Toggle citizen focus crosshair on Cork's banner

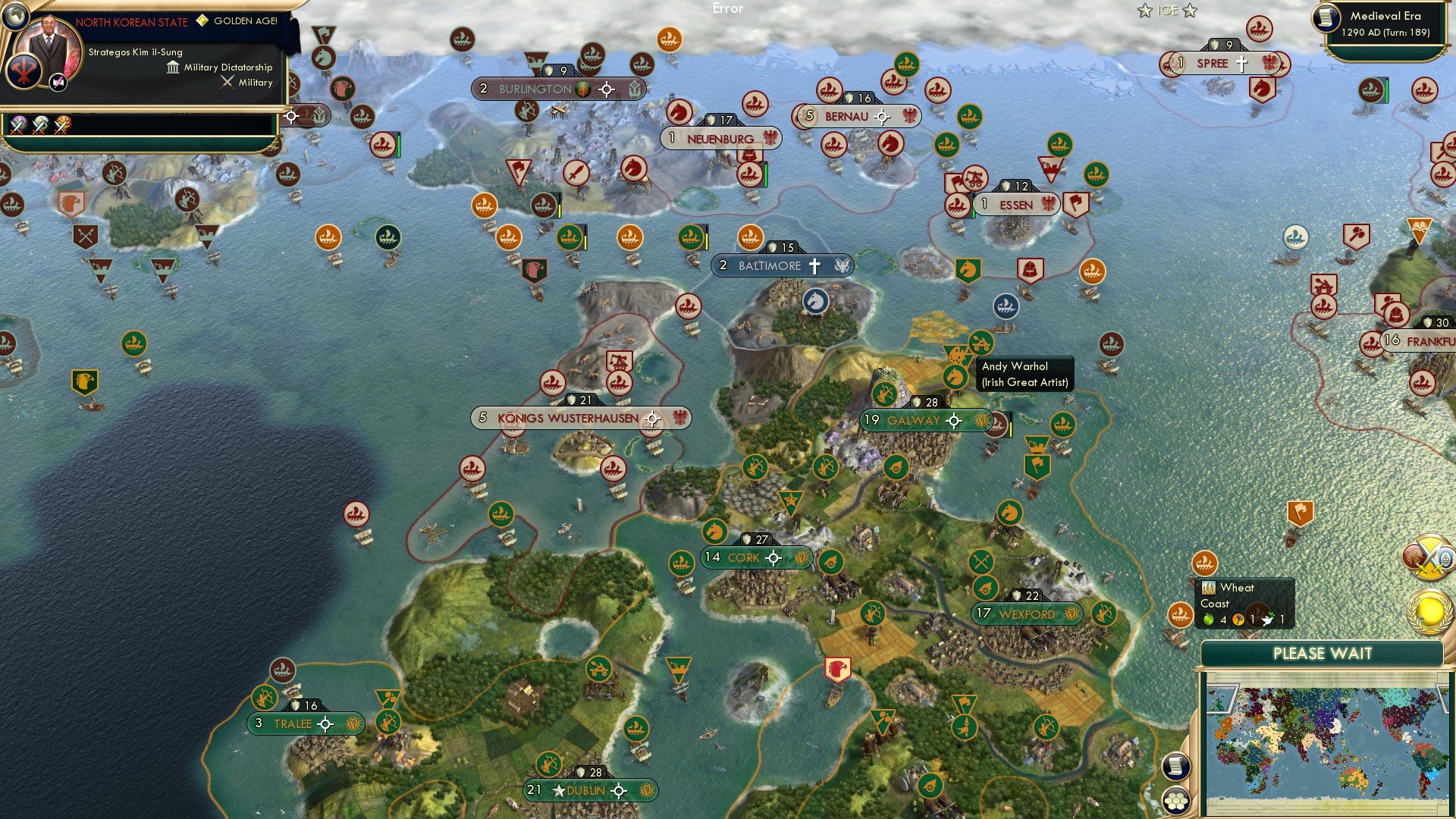(773, 557)
